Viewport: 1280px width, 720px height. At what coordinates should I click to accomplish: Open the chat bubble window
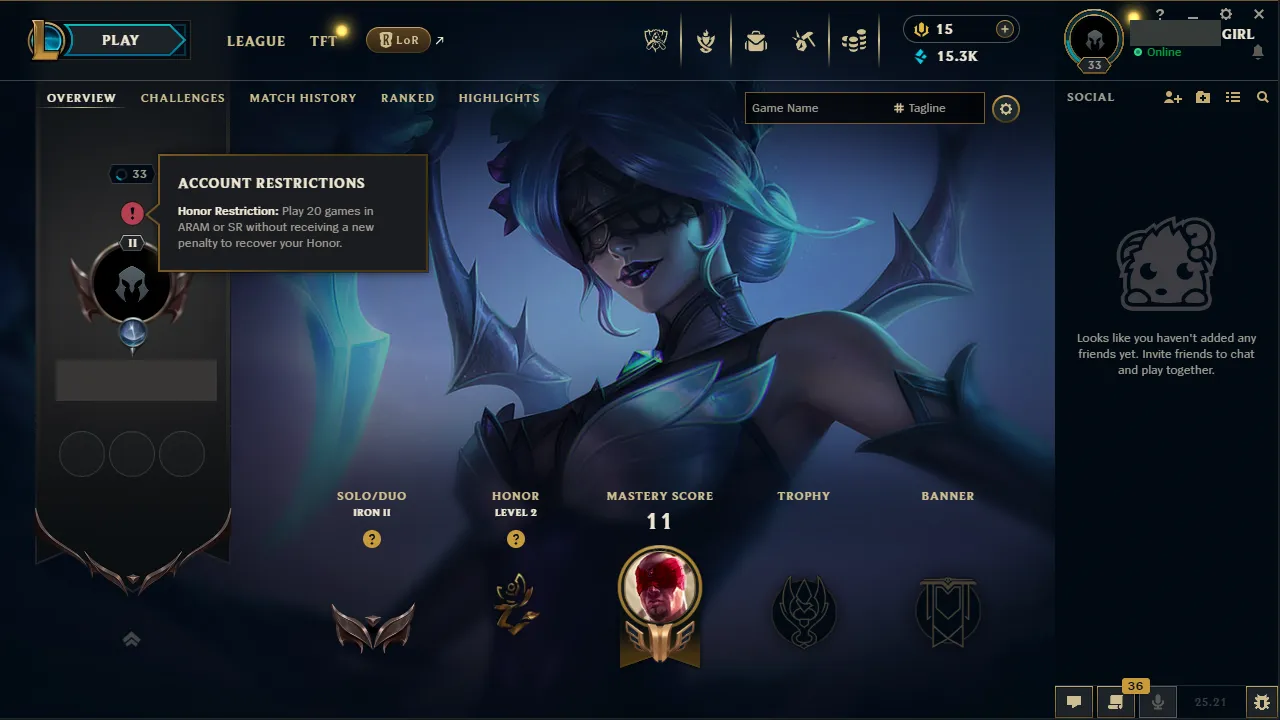(1074, 702)
